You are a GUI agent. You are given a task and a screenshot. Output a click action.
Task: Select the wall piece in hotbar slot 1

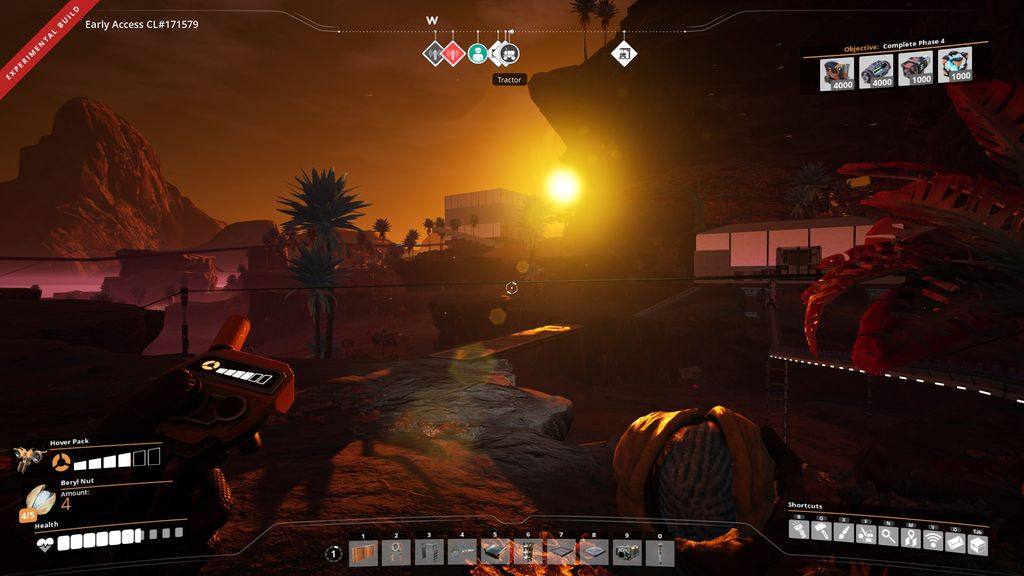[x=363, y=553]
